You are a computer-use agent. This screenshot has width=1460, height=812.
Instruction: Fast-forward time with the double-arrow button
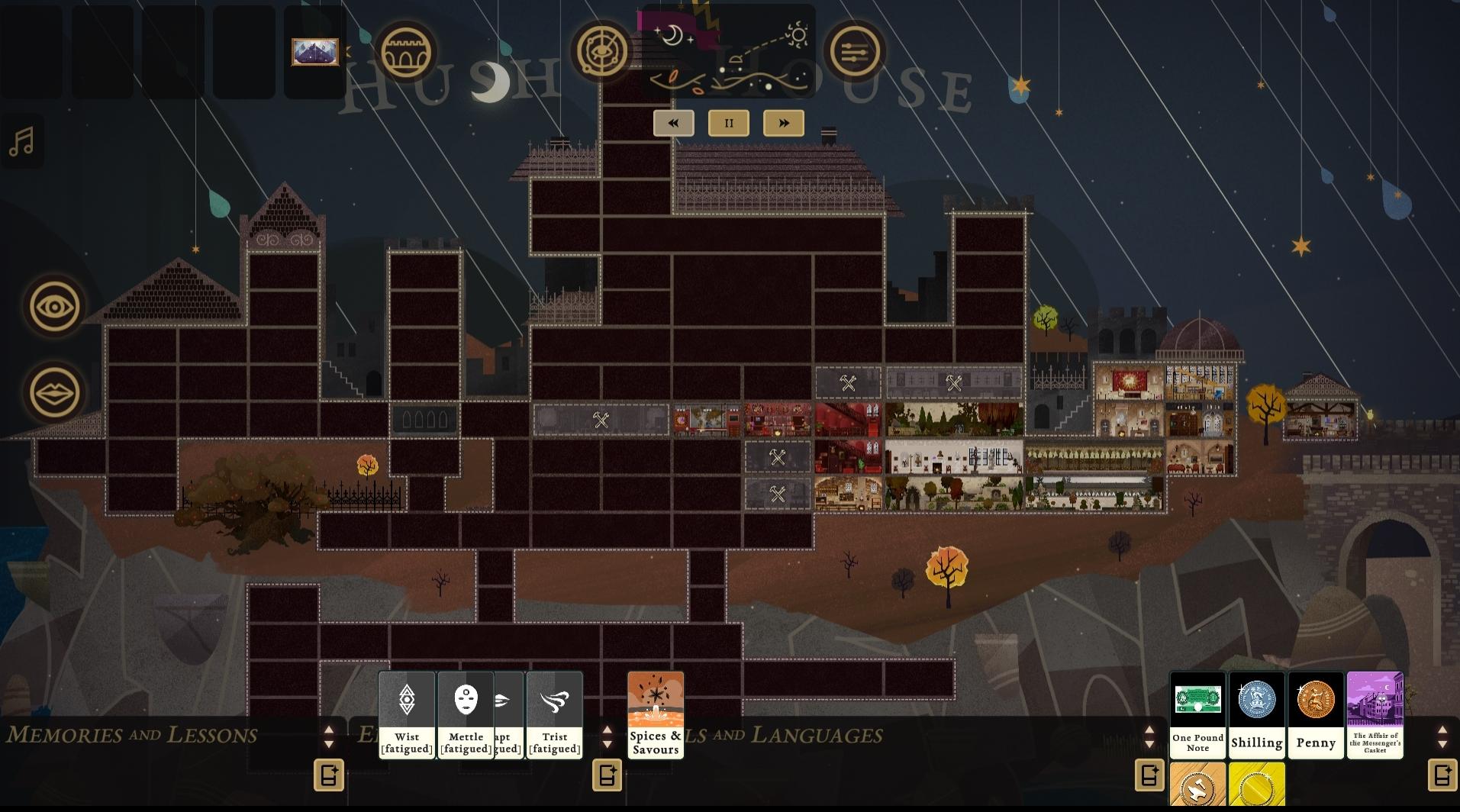click(784, 122)
